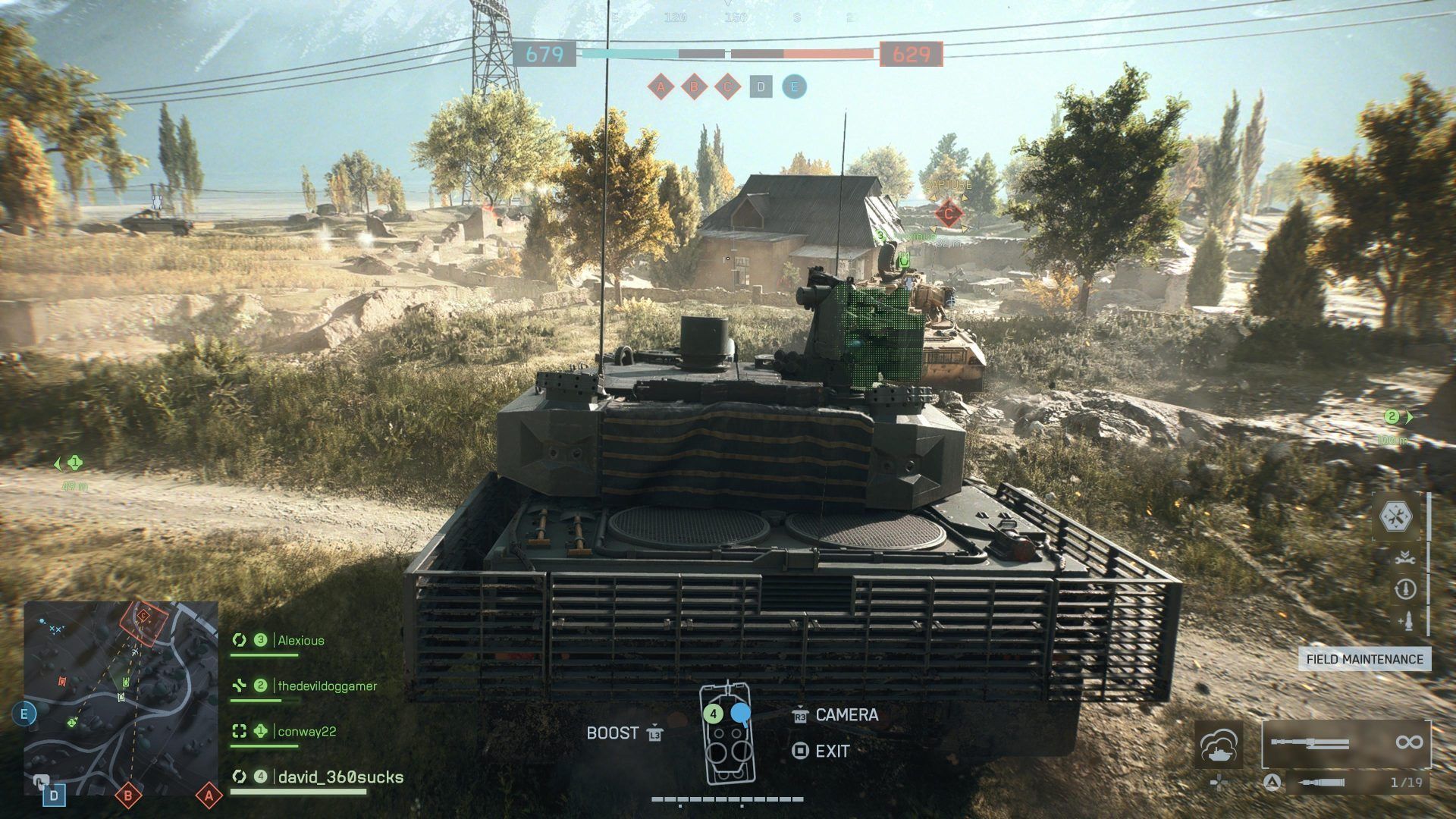Choose the small wrench with chevrons repair icon
This screenshot has width=1456, height=819.
click(1404, 557)
